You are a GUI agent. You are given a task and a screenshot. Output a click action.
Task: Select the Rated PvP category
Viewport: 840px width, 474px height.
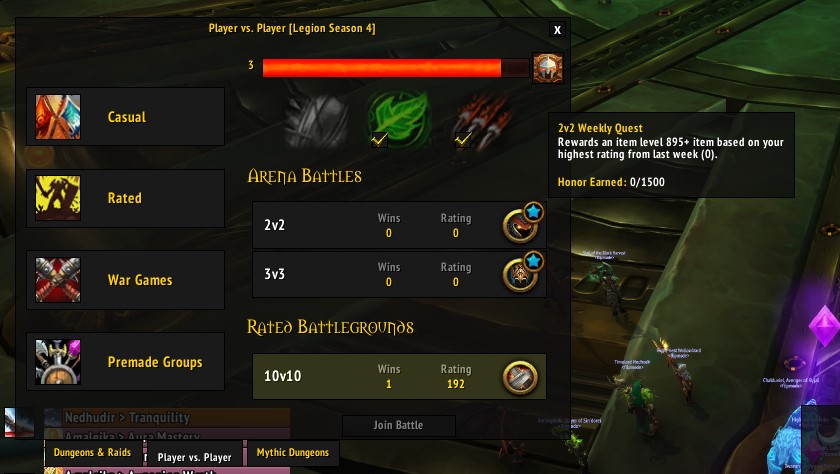pyautogui.click(x=126, y=198)
